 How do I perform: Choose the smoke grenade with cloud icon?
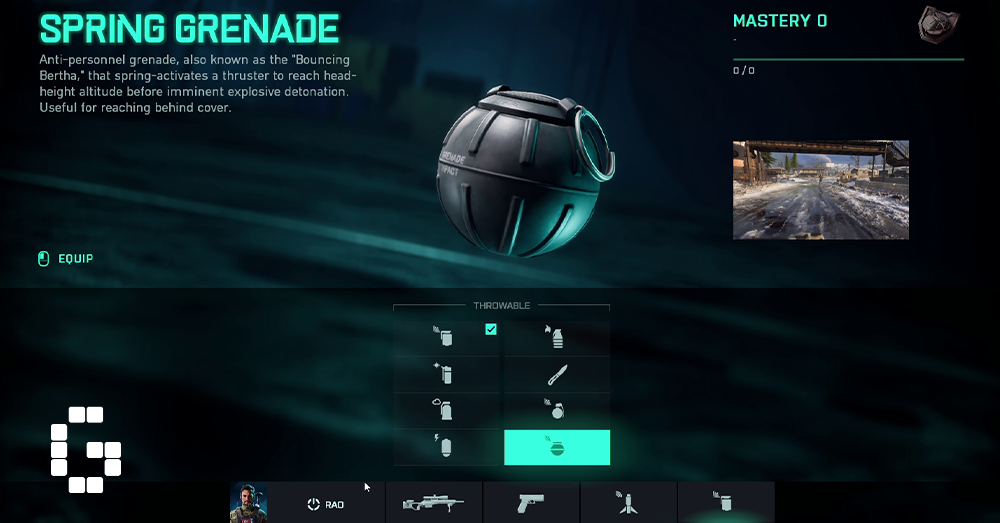(447, 410)
